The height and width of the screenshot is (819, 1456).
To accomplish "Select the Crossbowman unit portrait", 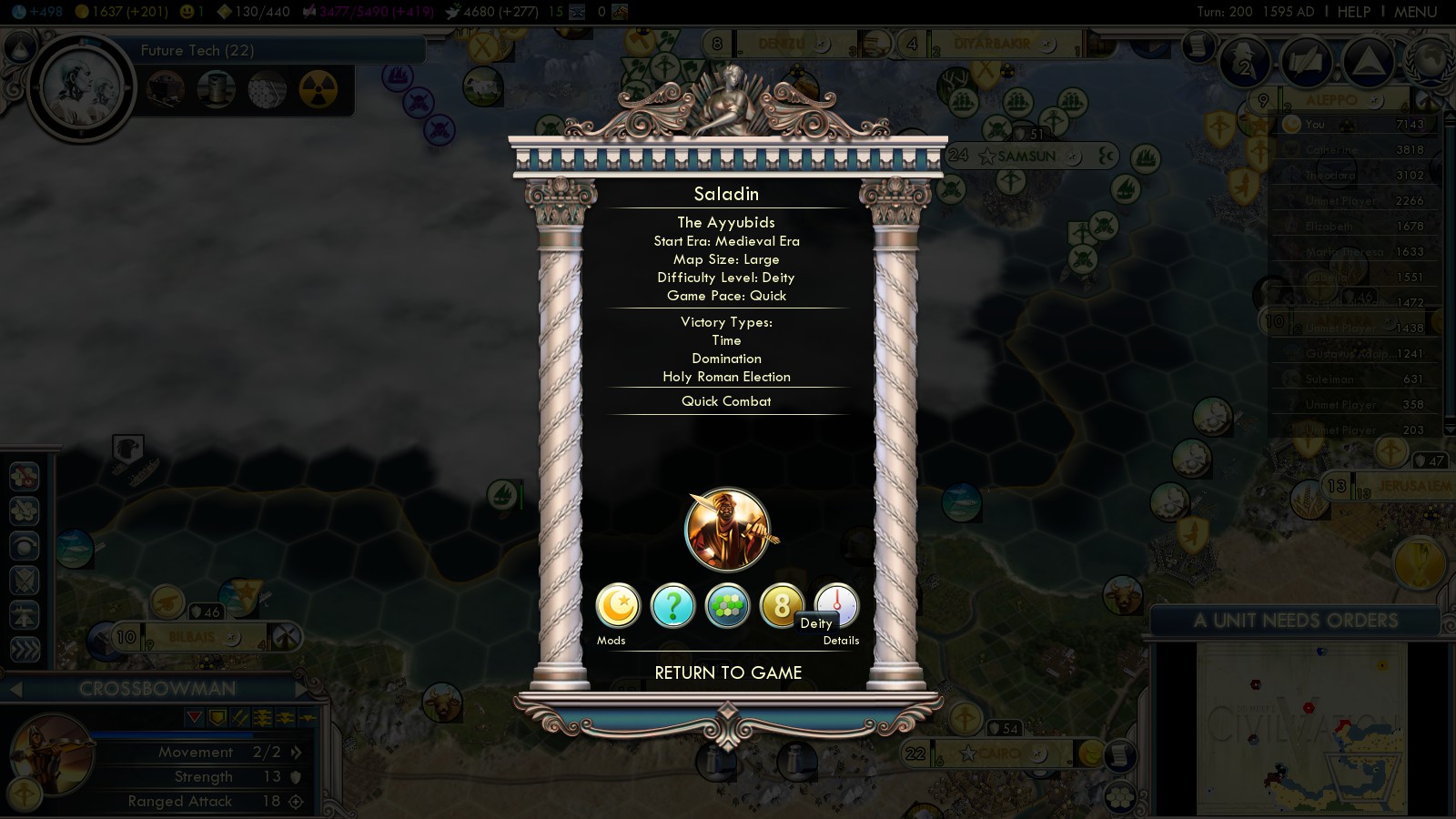I will tap(50, 755).
